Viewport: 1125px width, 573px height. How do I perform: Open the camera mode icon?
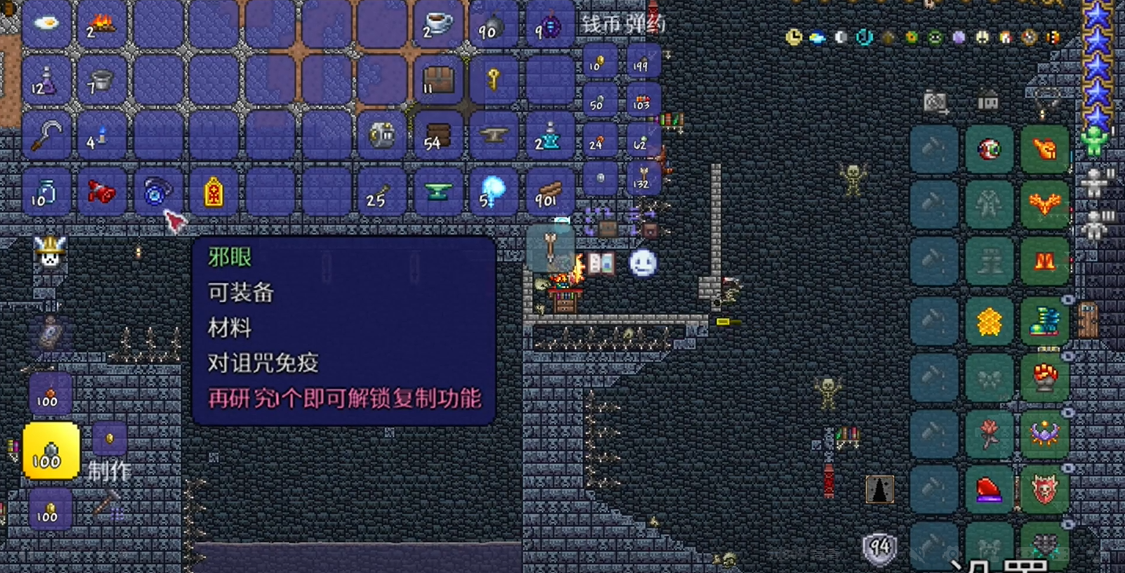click(x=935, y=100)
